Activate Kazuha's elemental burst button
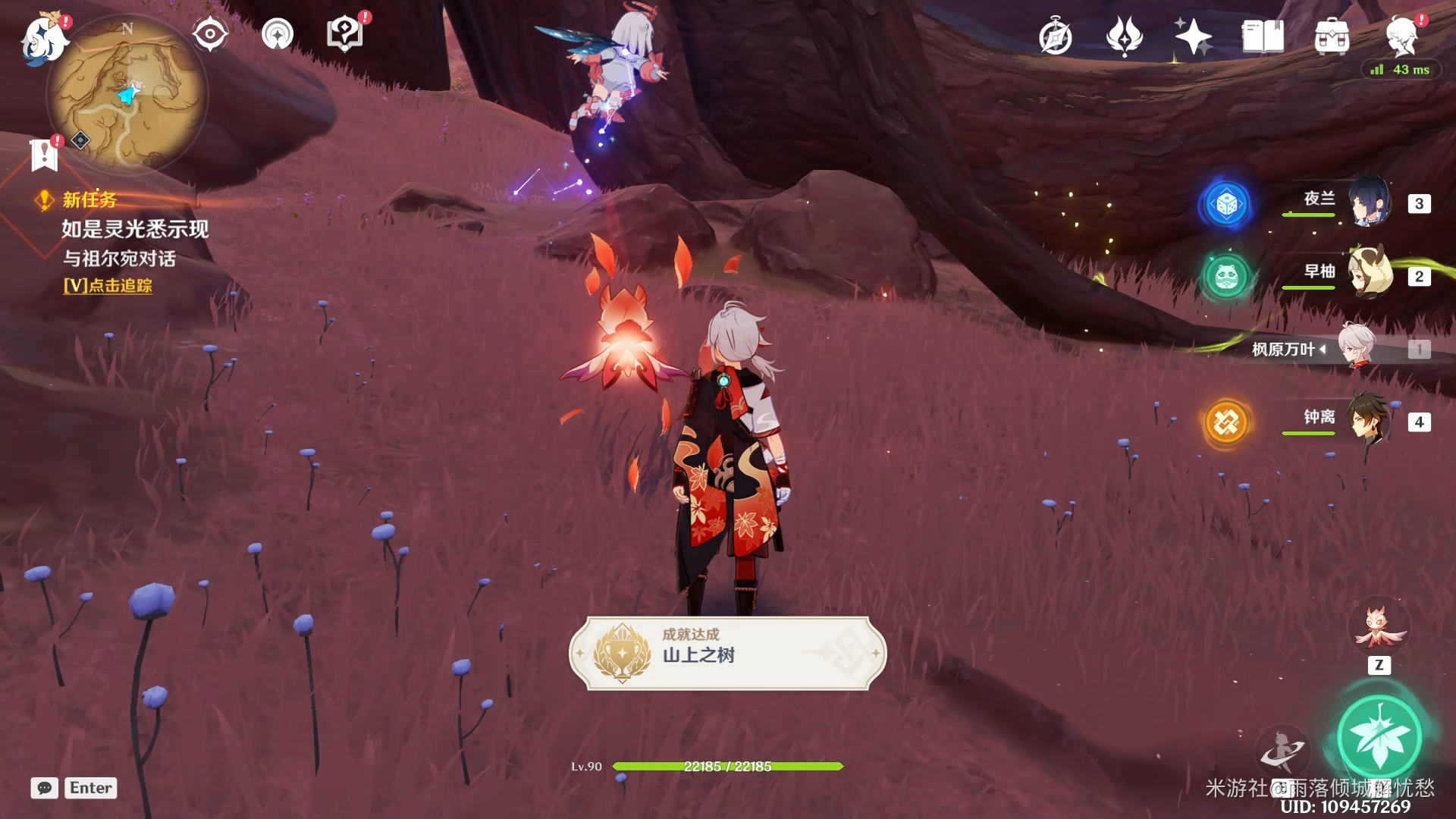1456x819 pixels. pos(1379,736)
